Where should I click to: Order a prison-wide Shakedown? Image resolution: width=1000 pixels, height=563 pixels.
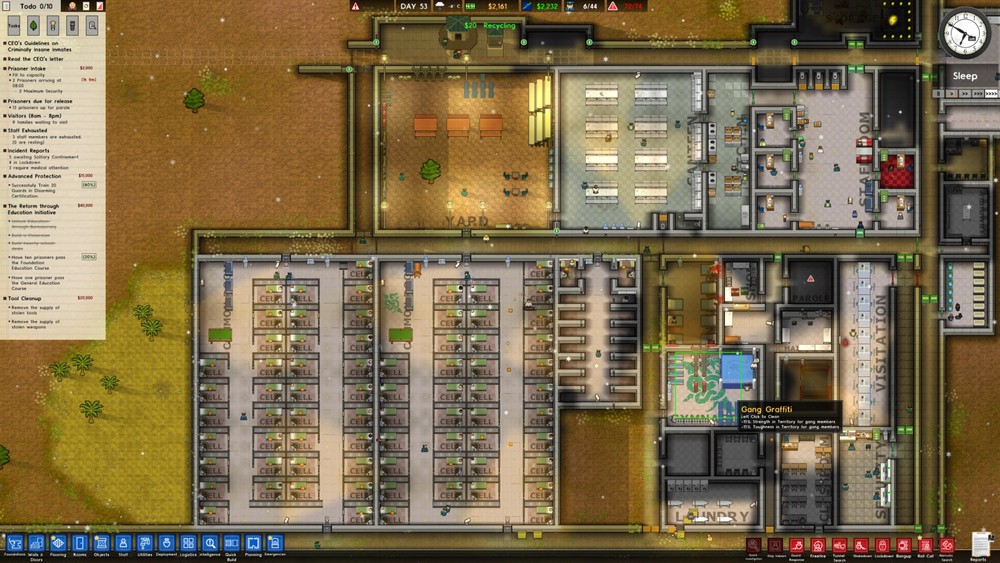[861, 545]
